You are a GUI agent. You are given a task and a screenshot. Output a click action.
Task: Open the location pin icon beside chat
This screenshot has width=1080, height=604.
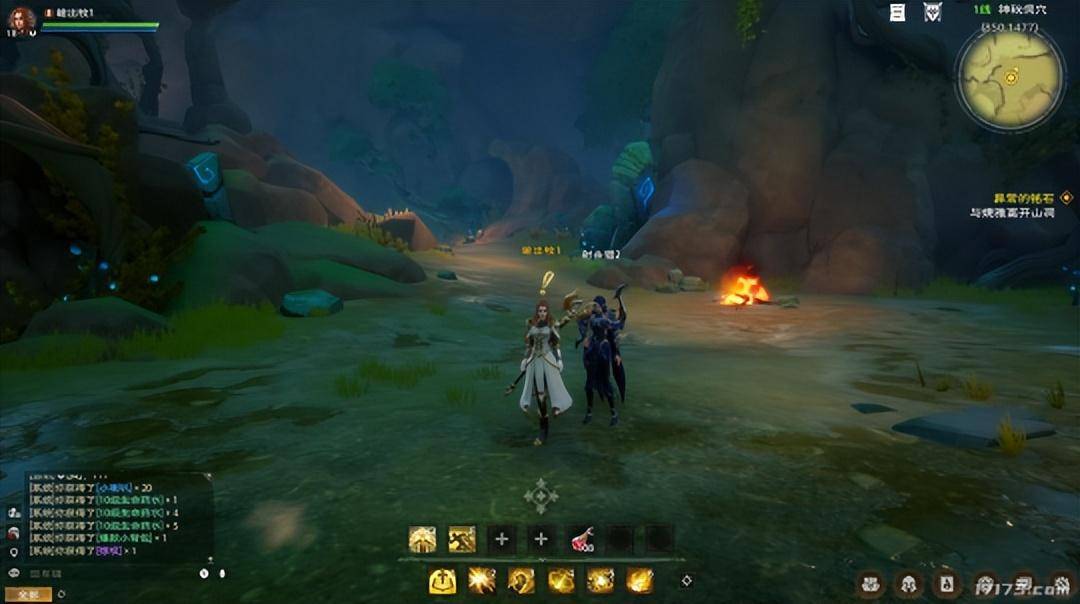14,551
